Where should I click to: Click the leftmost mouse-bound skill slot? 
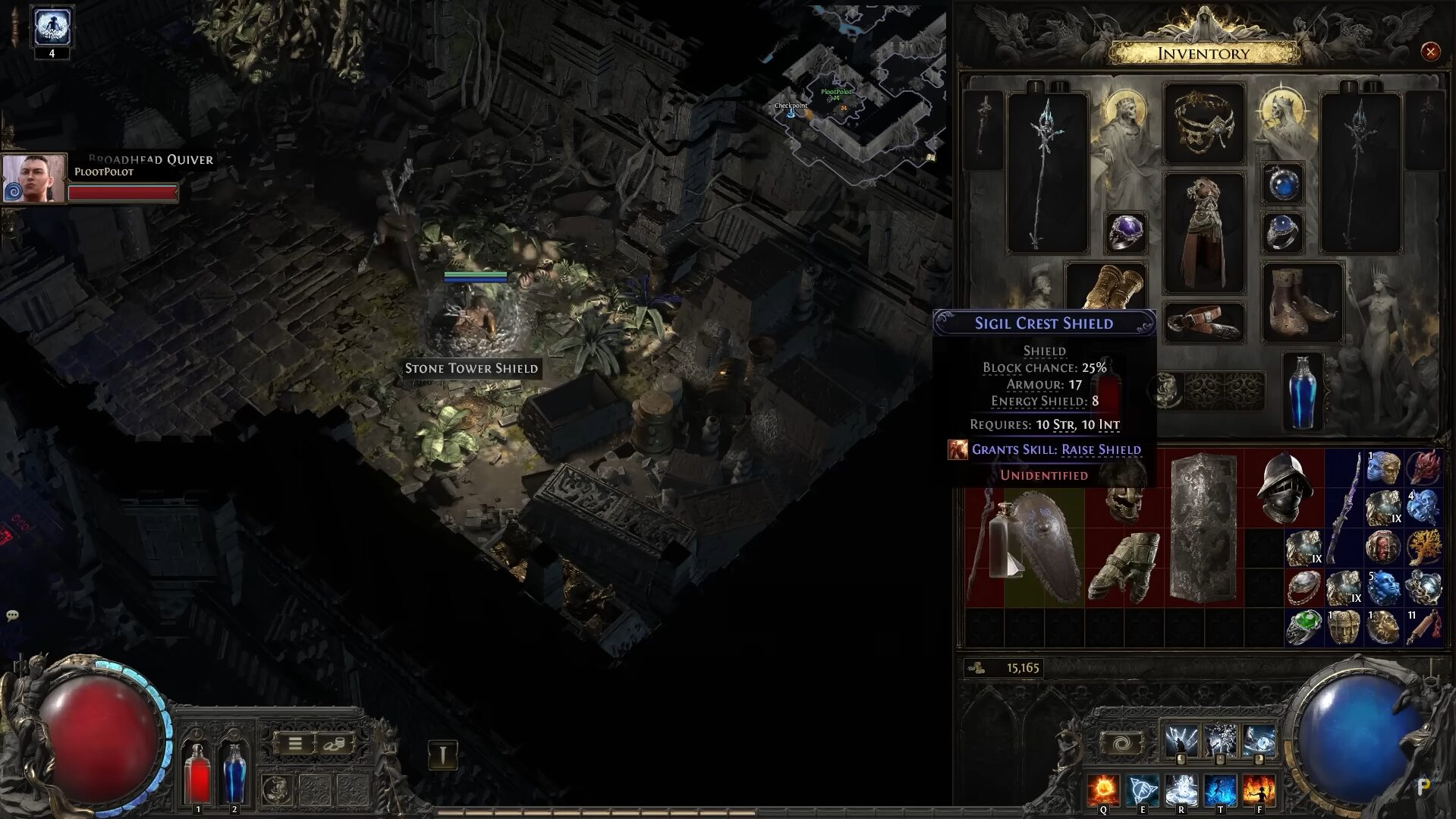pyautogui.click(x=1181, y=738)
